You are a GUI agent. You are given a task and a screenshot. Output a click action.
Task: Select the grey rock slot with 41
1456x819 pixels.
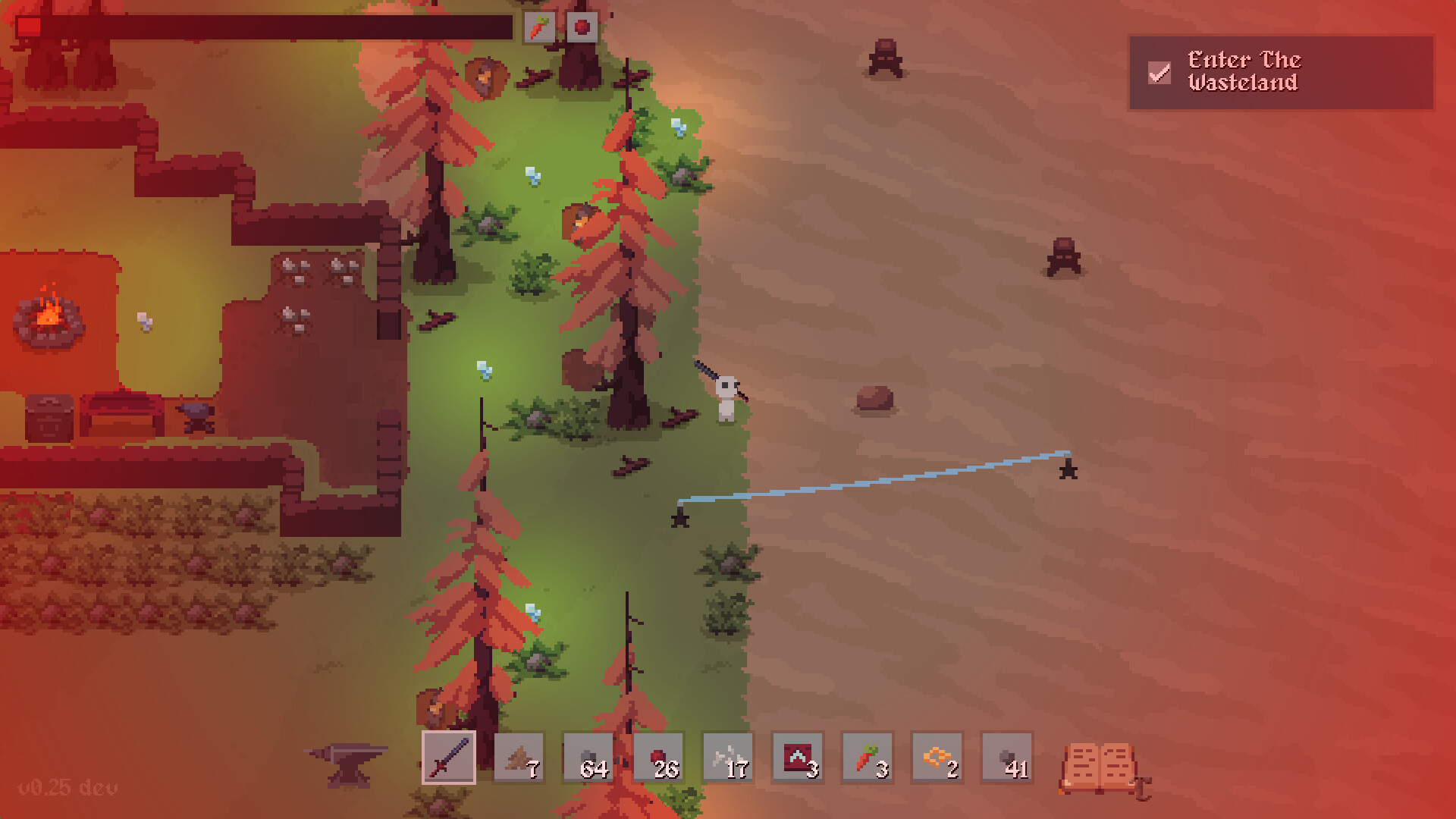(1007, 757)
